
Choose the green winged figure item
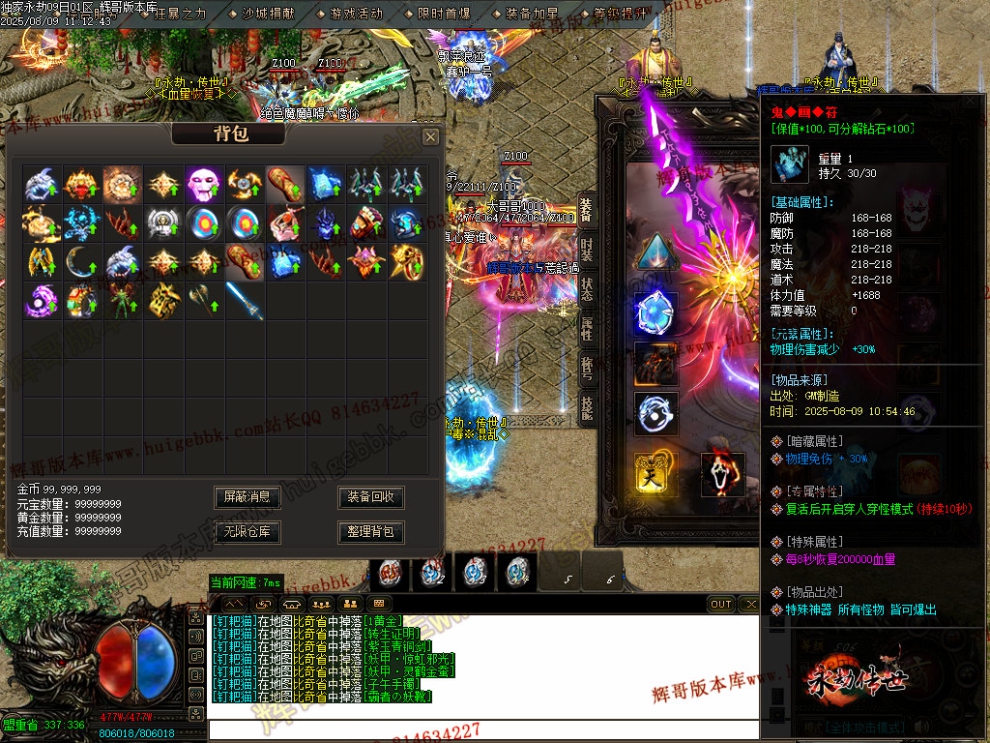coord(122,300)
